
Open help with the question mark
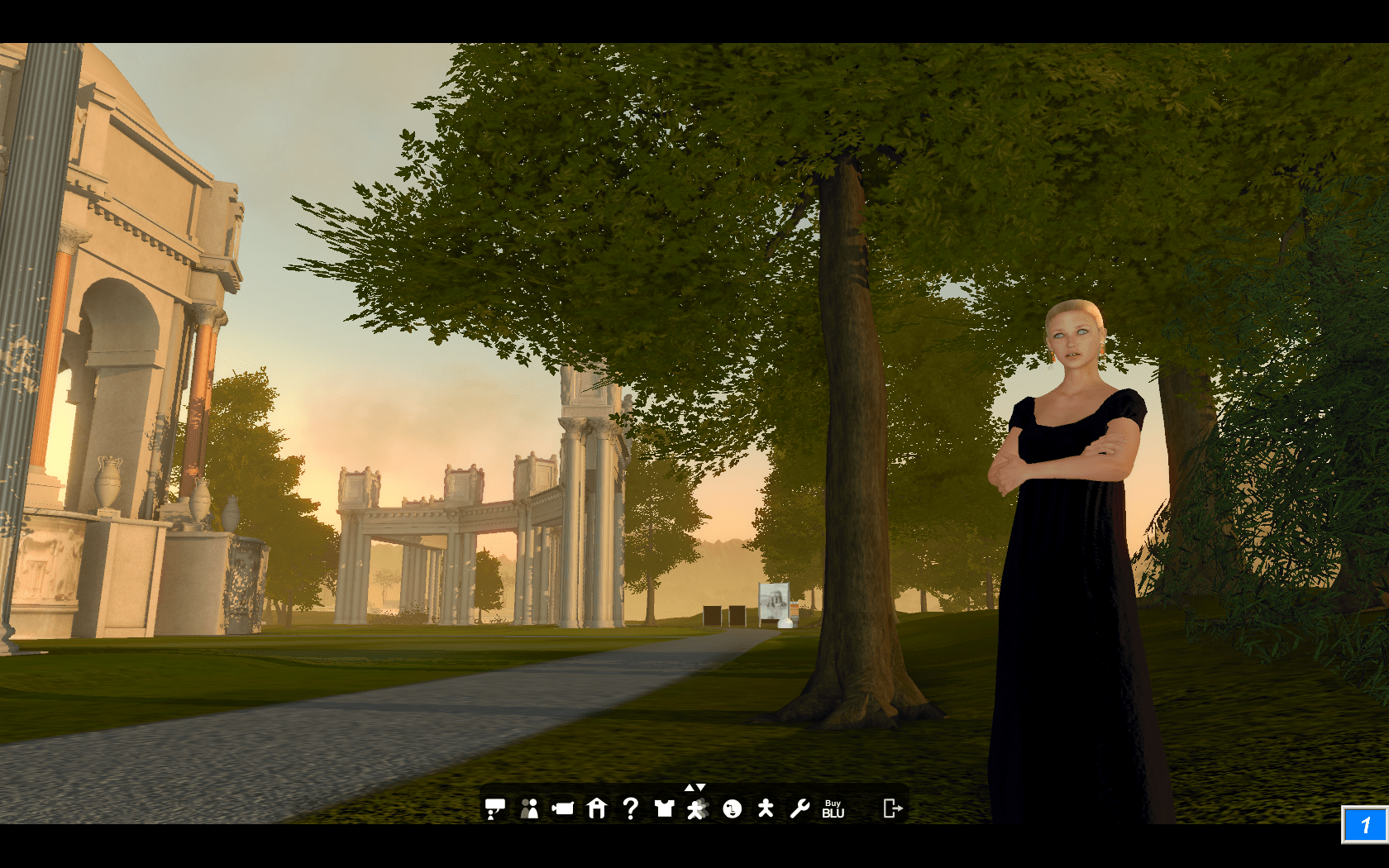coord(630,808)
